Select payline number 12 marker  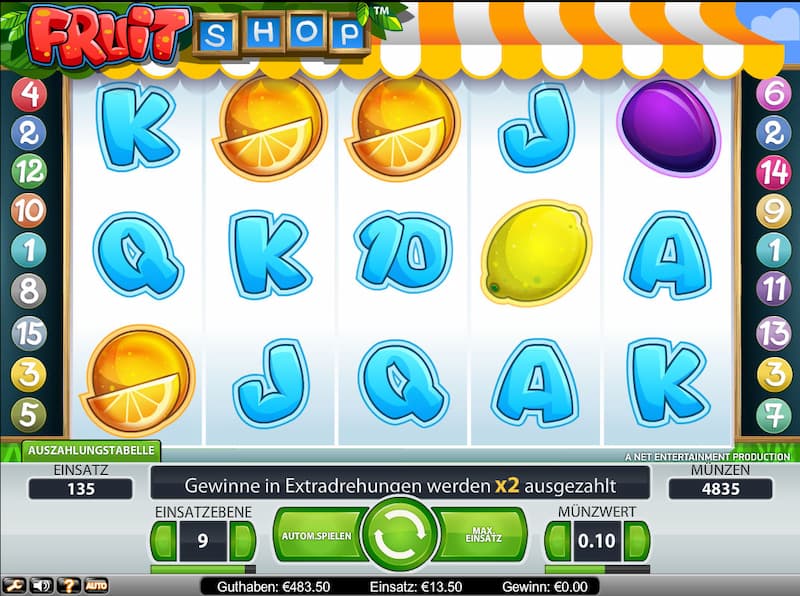(x=29, y=171)
